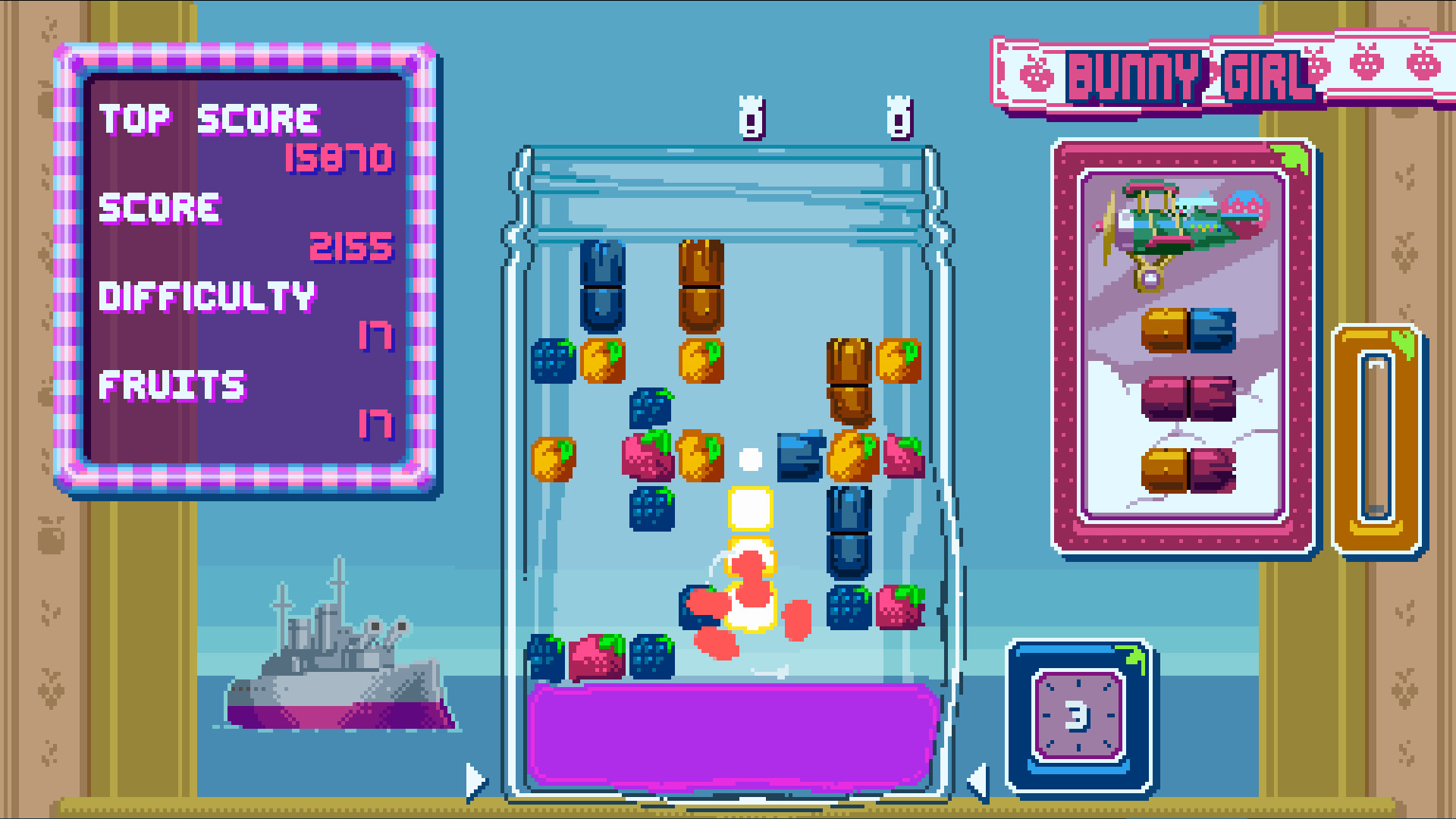Click the TOP SCORE label in the stats panel

pyautogui.click(x=210, y=118)
